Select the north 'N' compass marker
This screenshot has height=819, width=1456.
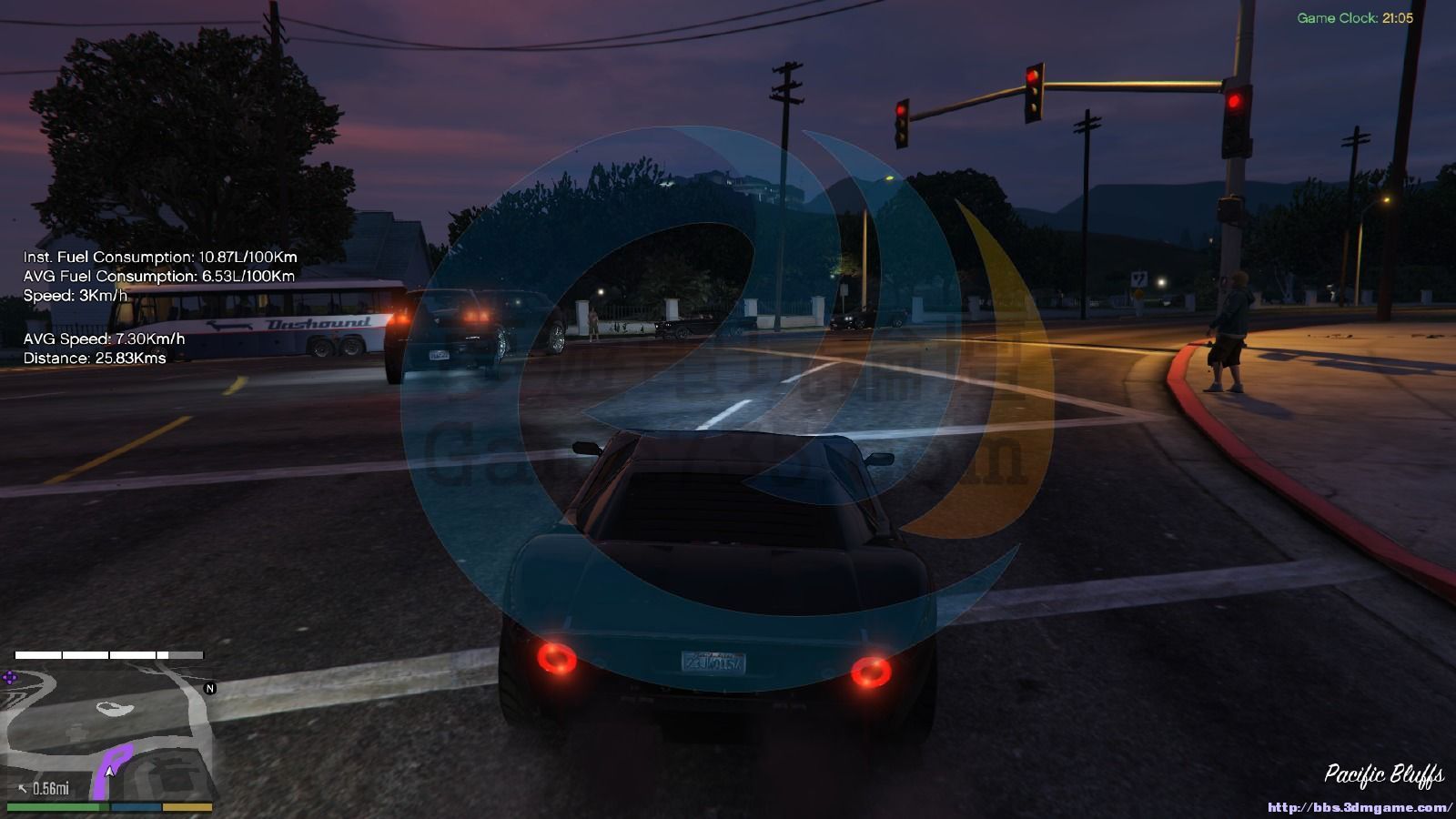(x=210, y=688)
